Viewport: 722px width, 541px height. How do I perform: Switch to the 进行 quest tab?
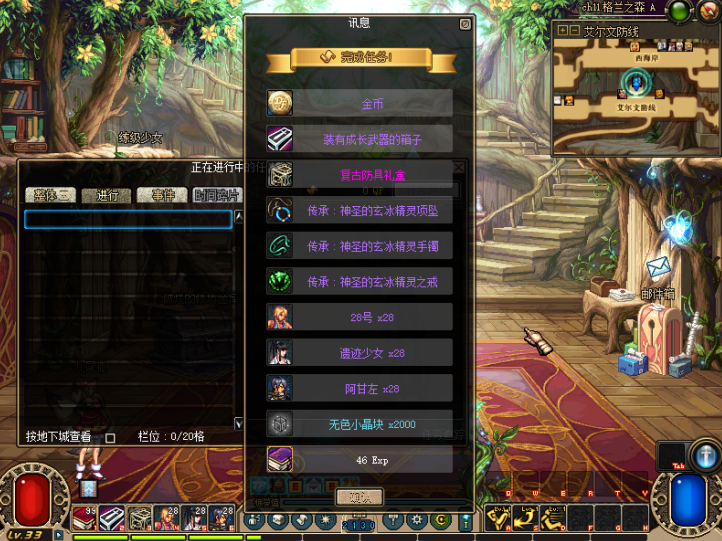point(107,195)
